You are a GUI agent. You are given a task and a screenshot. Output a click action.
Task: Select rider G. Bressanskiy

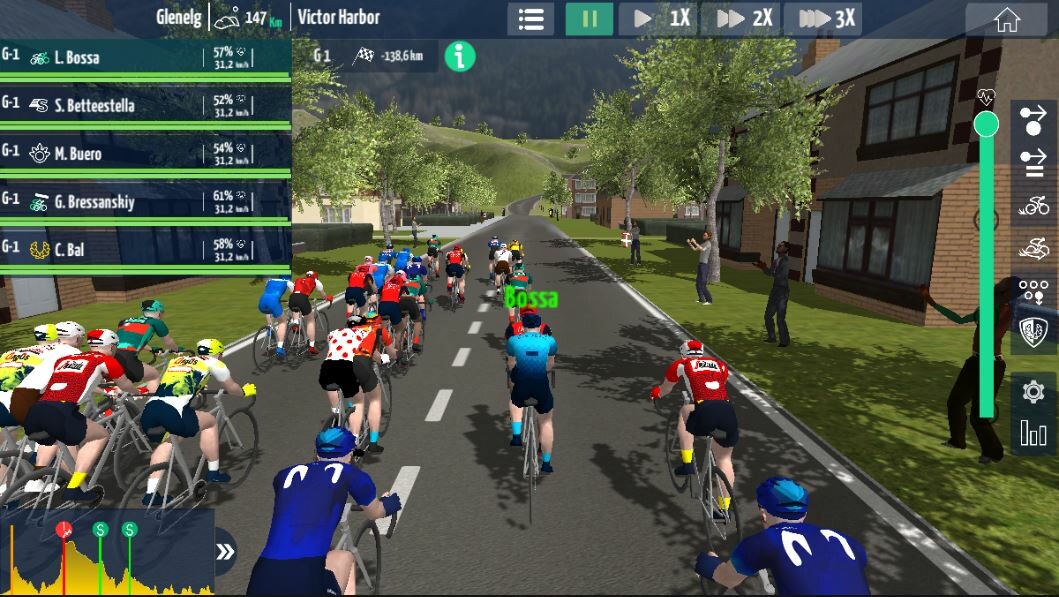coord(145,201)
